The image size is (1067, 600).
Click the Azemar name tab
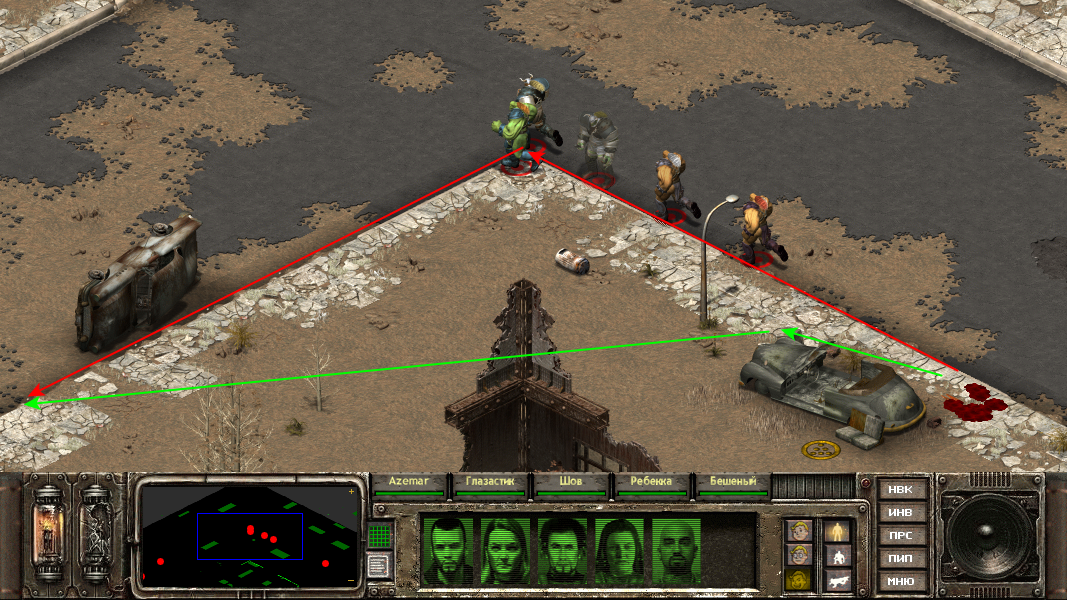tap(408, 482)
